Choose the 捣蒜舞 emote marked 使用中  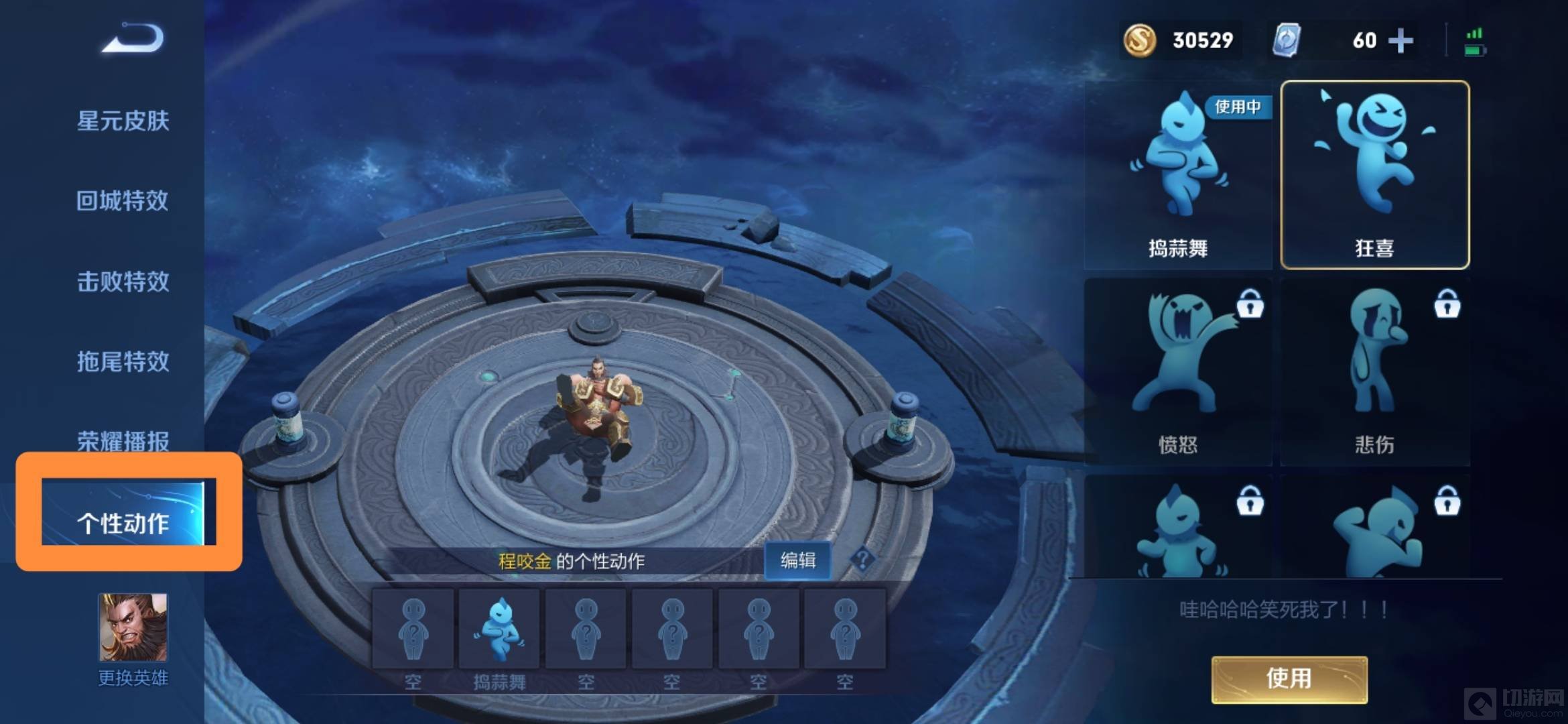[x=1178, y=176]
